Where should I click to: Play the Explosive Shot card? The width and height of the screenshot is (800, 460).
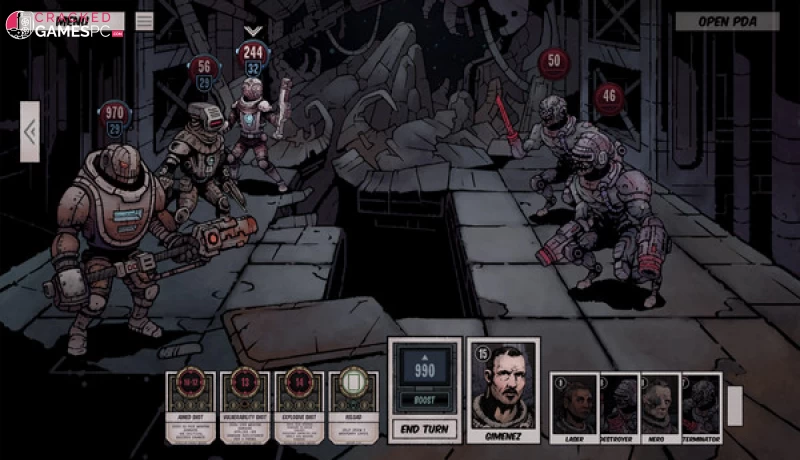click(x=299, y=407)
